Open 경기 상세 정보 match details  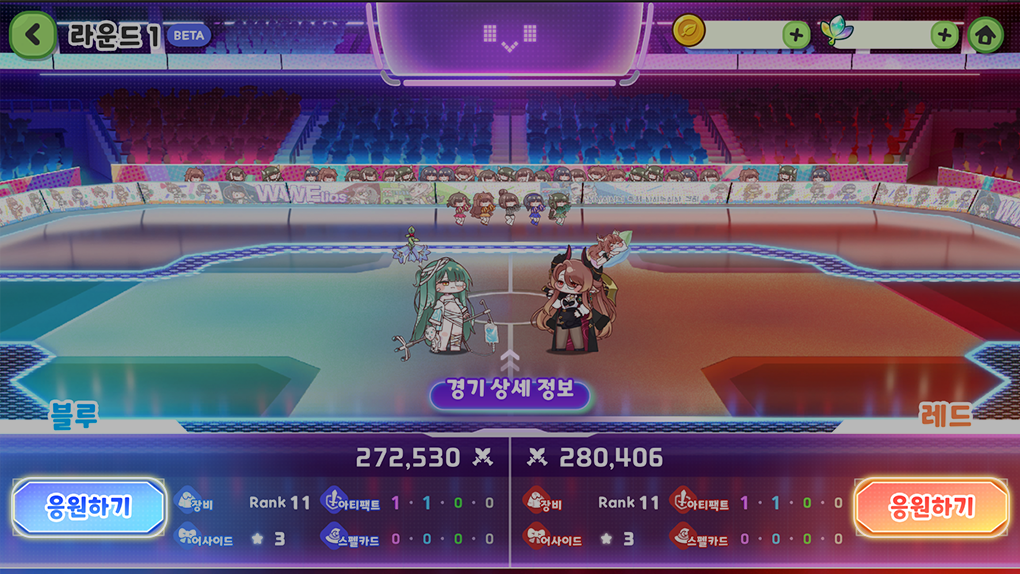(x=510, y=391)
